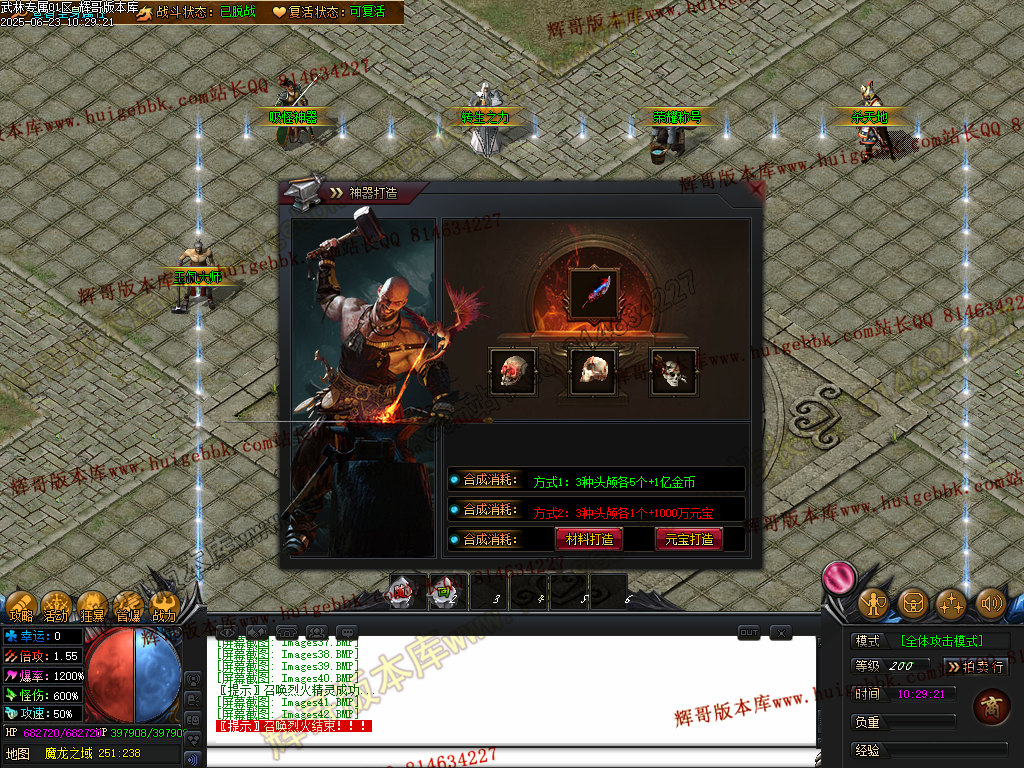The height and width of the screenshot is (768, 1024).
Task: Open the 商 shop round button
Action: pyautogui.click(x=990, y=707)
